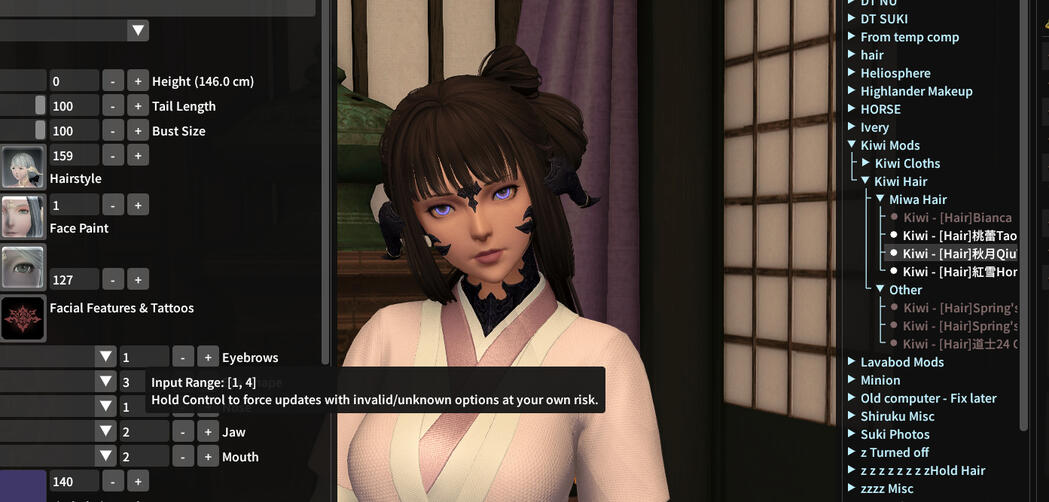Image resolution: width=1049 pixels, height=502 pixels.
Task: Collapse the Miwa Hair subfolder
Action: [x=880, y=199]
